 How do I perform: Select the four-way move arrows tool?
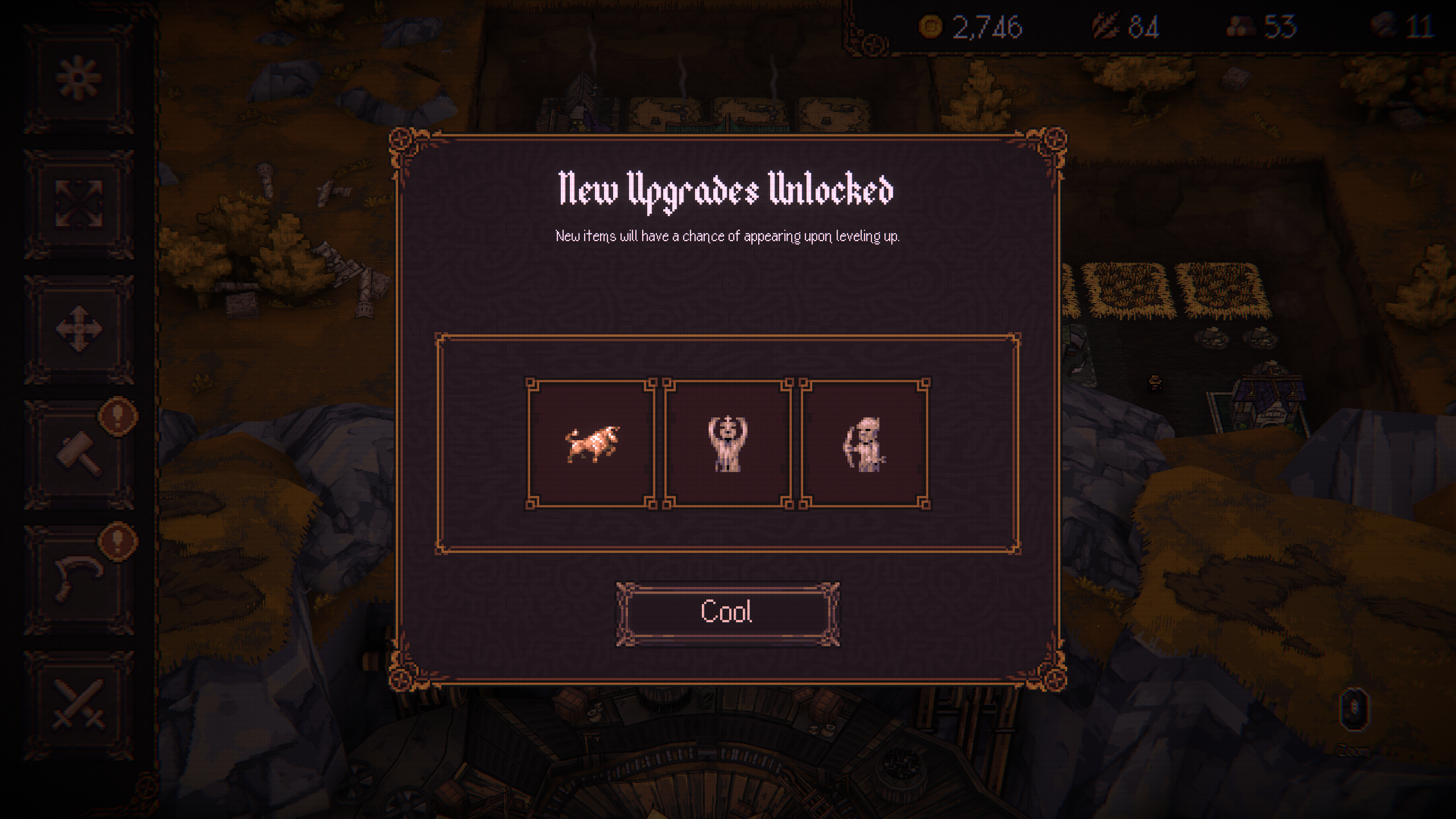point(79,329)
